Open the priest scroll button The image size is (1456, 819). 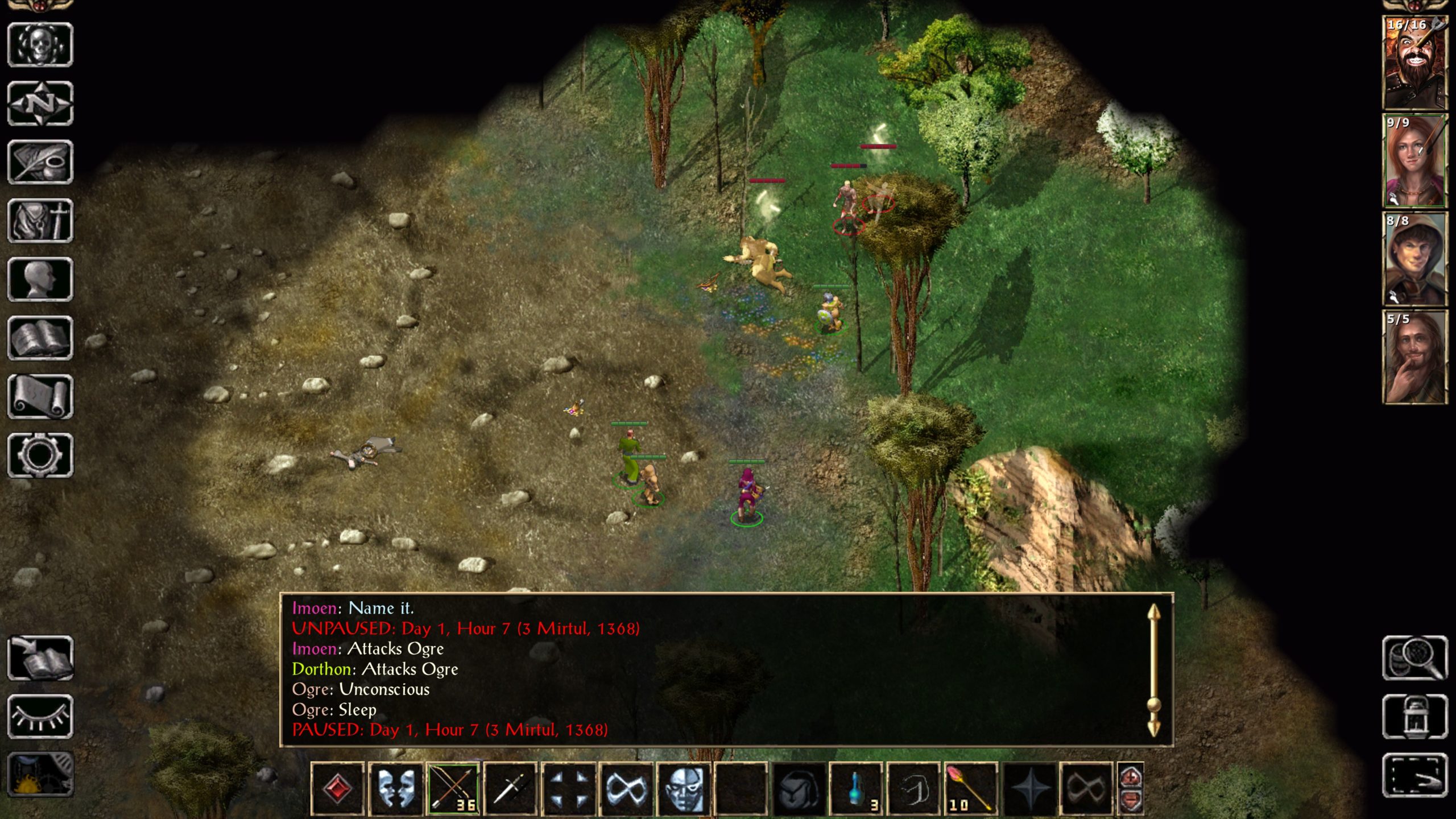(40, 397)
